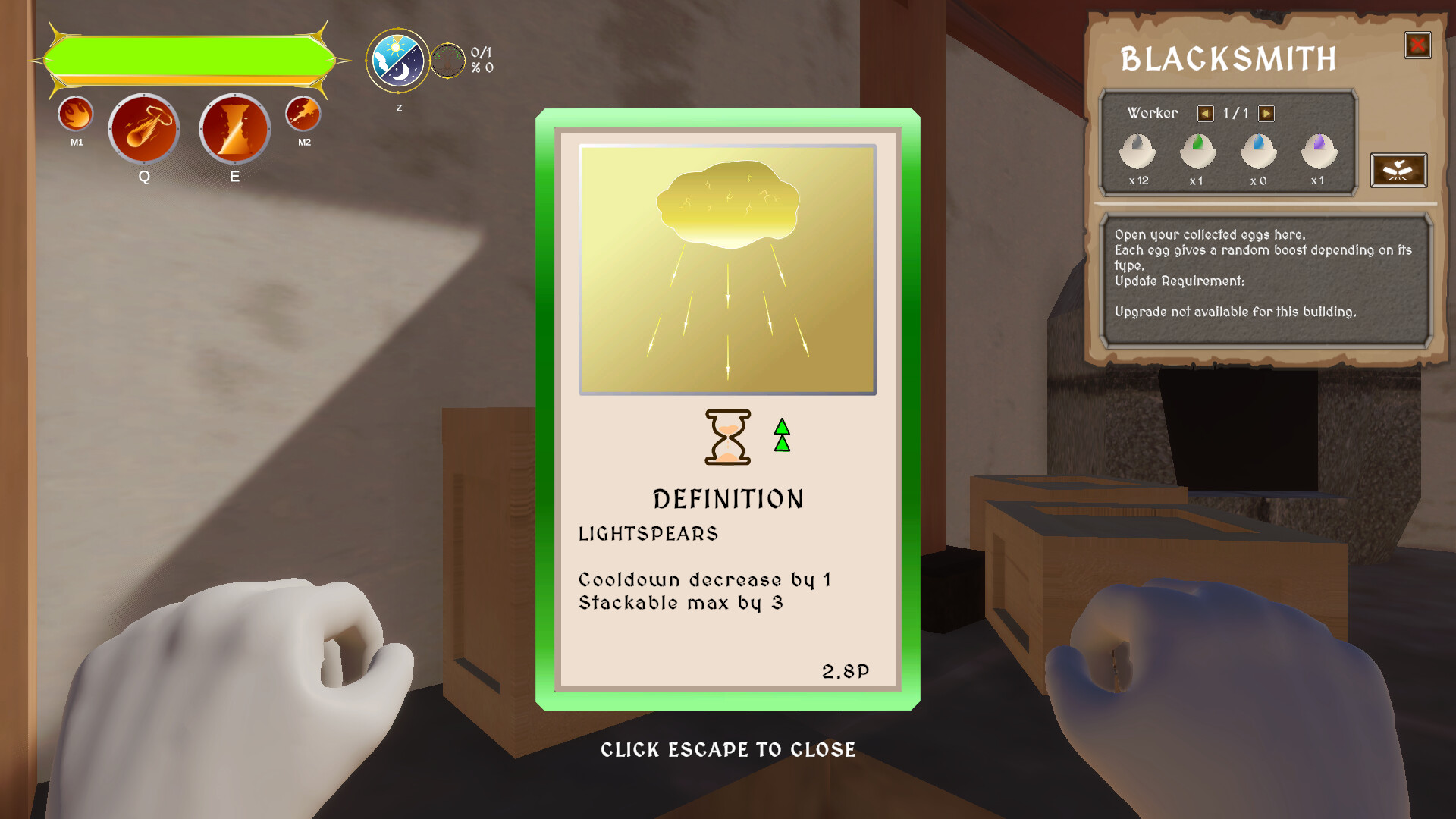Select the blue egg with x0 count

pos(1258,152)
